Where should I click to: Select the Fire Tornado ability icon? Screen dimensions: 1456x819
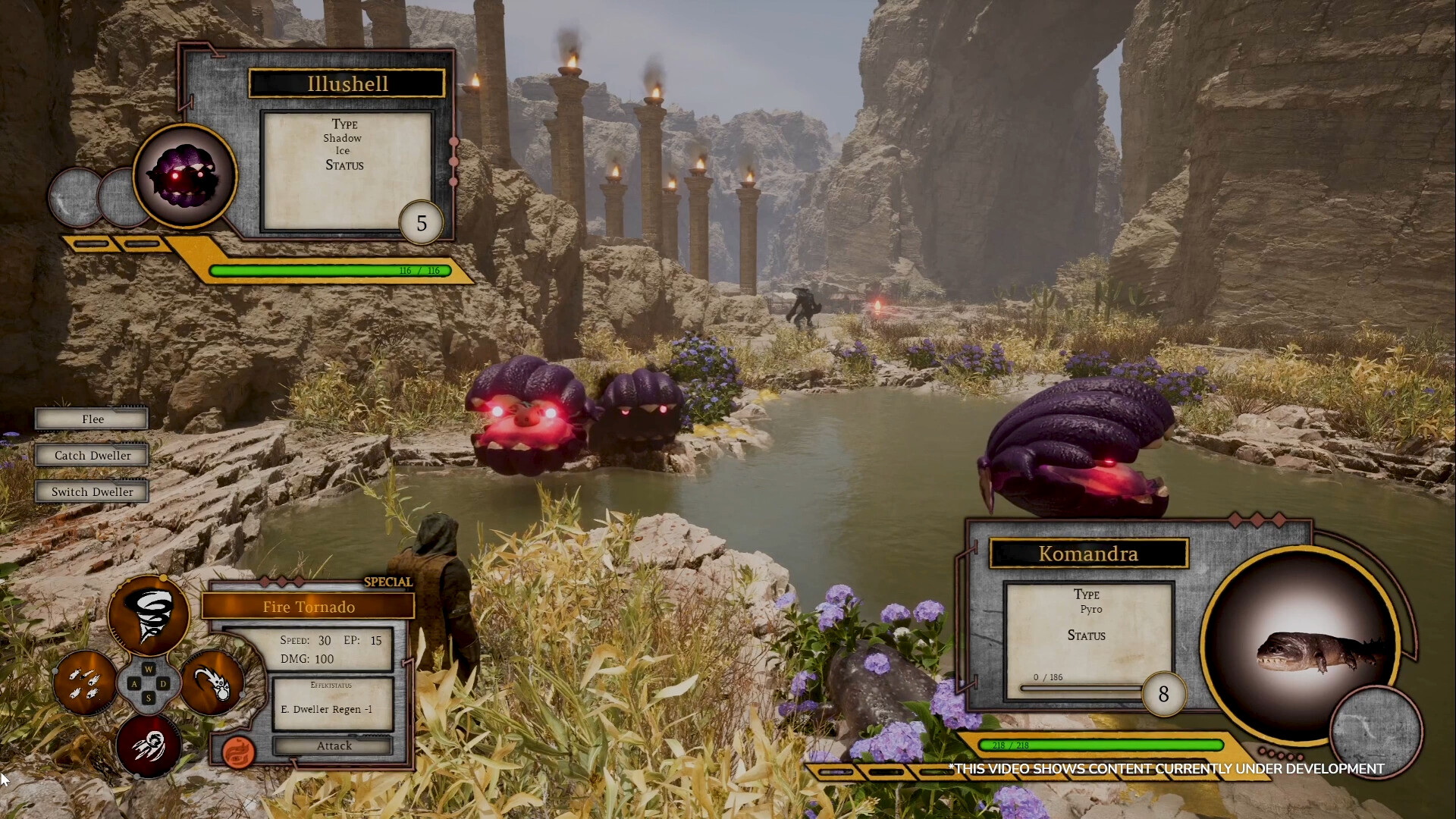click(149, 615)
